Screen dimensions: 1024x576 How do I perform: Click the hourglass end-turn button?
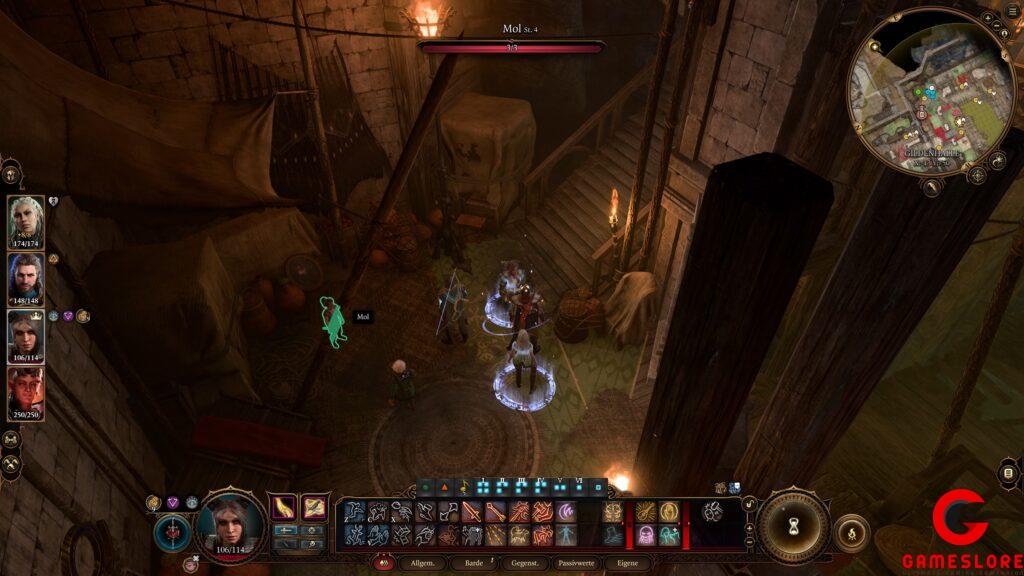click(794, 526)
